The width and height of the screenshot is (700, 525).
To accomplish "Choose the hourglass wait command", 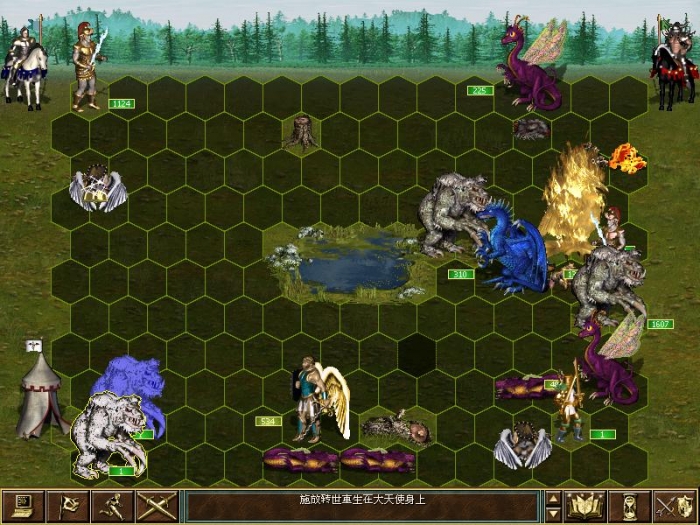I will (630, 506).
